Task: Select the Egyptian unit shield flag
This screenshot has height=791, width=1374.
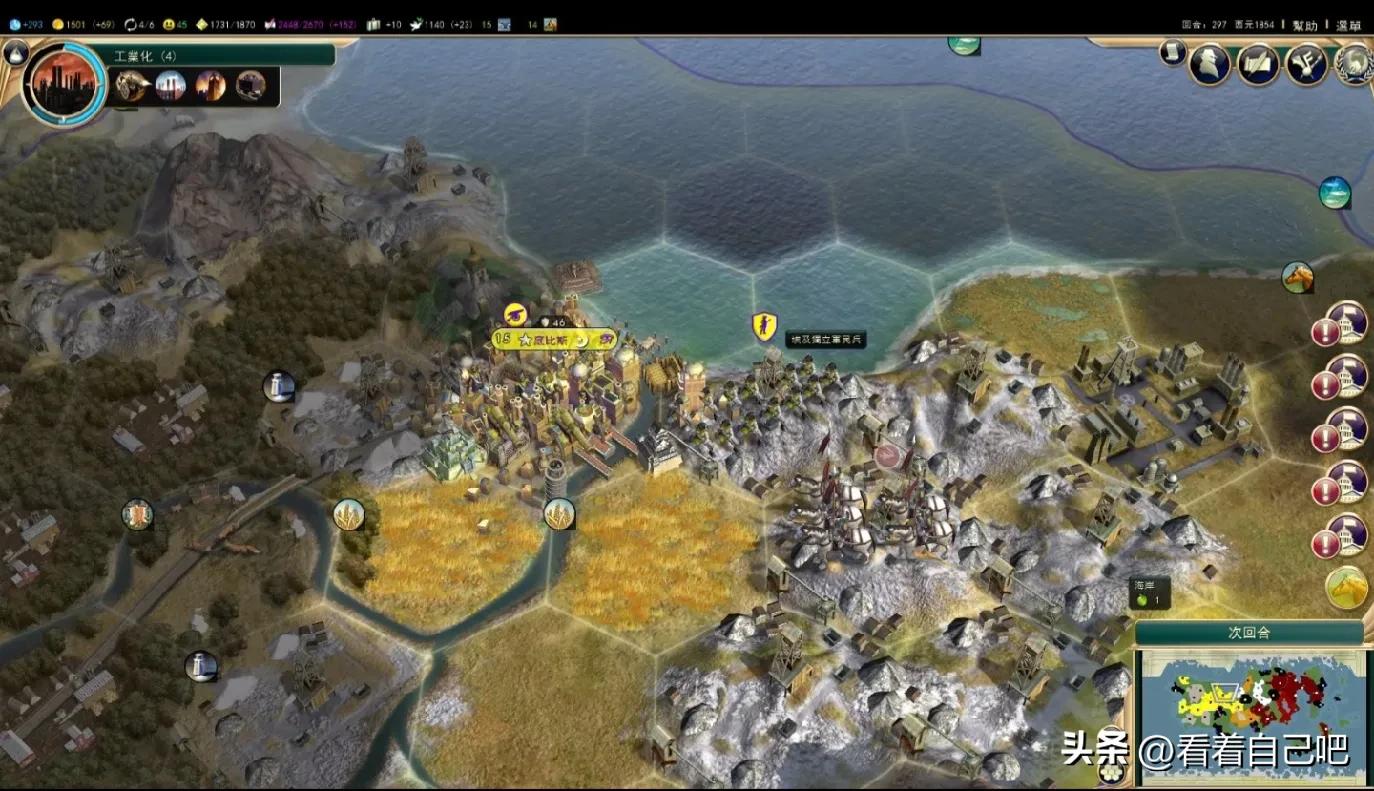Action: tap(765, 326)
